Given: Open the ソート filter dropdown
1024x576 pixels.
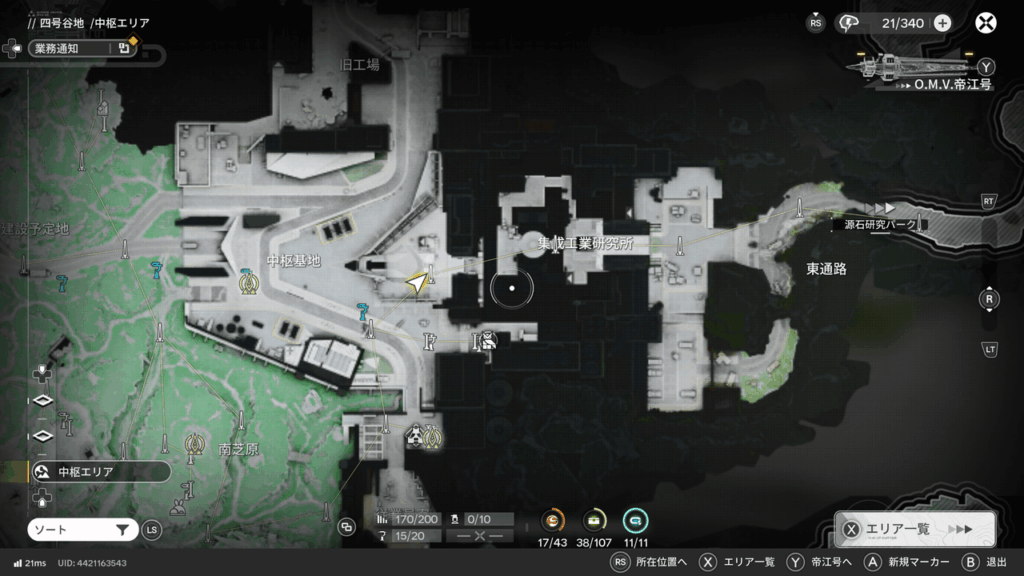Looking at the screenshot, I should click(81, 529).
